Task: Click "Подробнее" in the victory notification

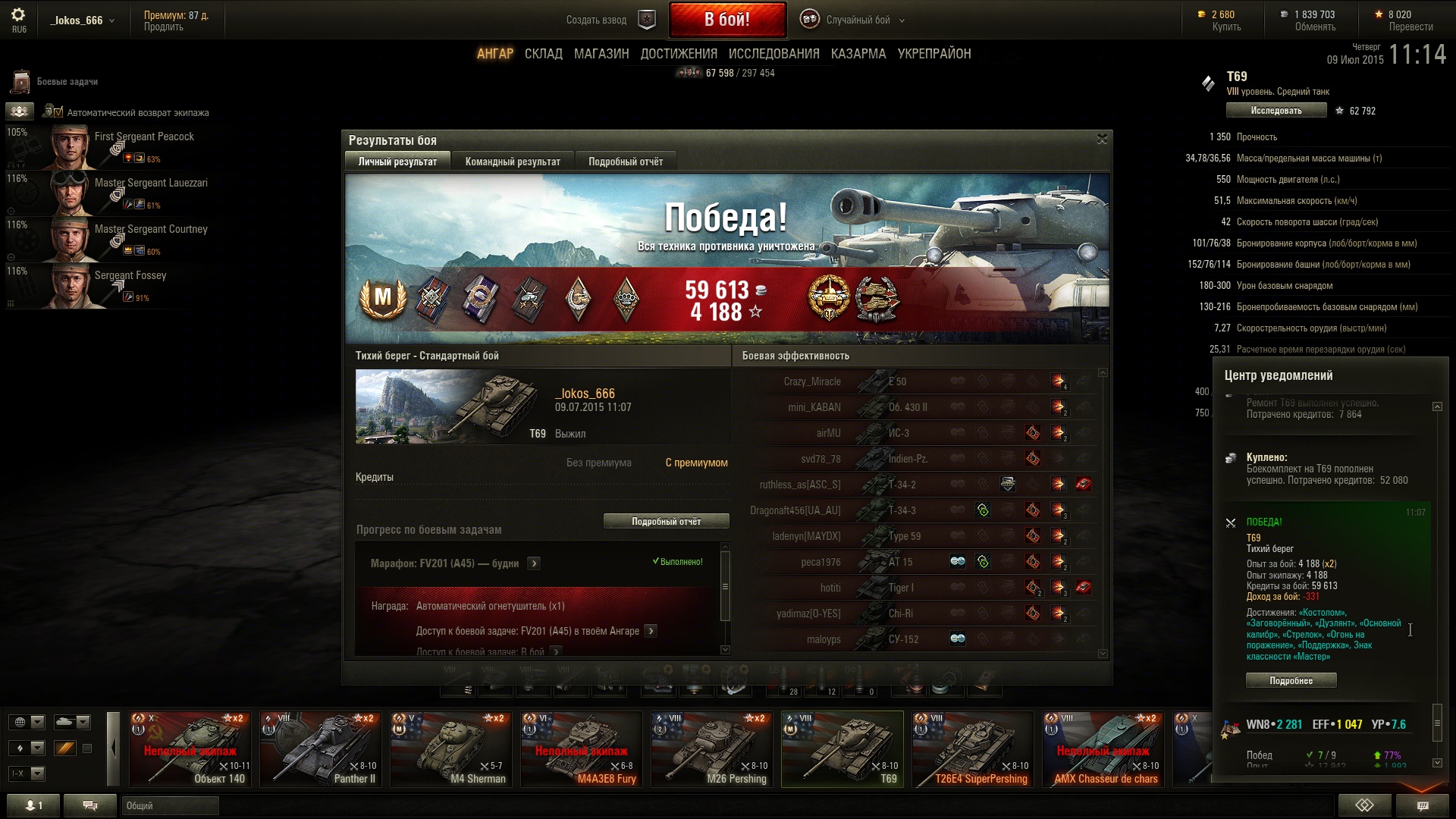Action: [1291, 681]
